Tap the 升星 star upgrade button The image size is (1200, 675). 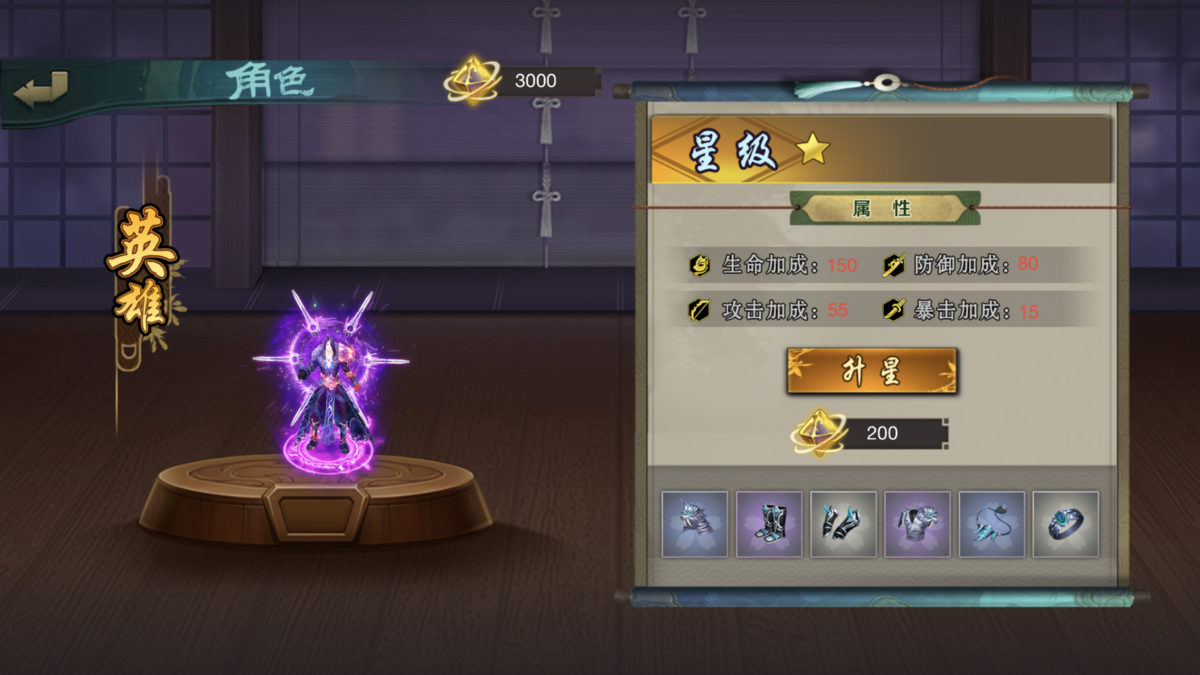872,371
